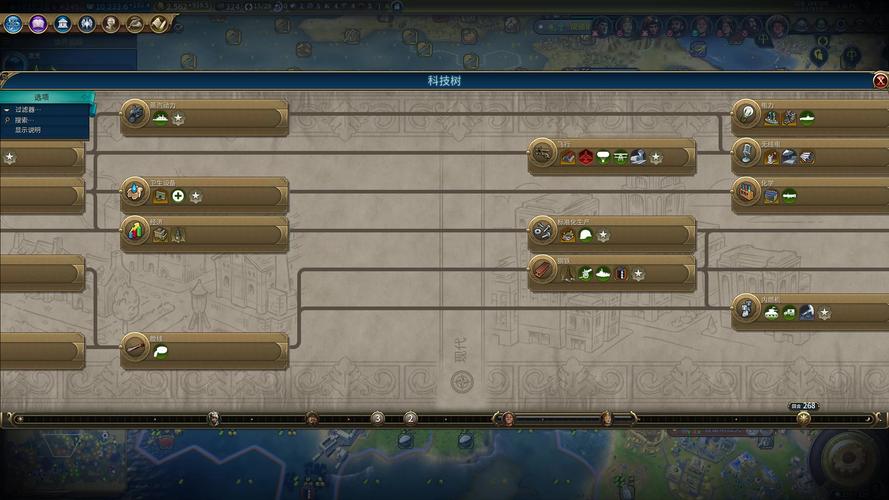The height and width of the screenshot is (500, 889).
Task: Open the science research icon in top bar
Action: (x=13, y=23)
